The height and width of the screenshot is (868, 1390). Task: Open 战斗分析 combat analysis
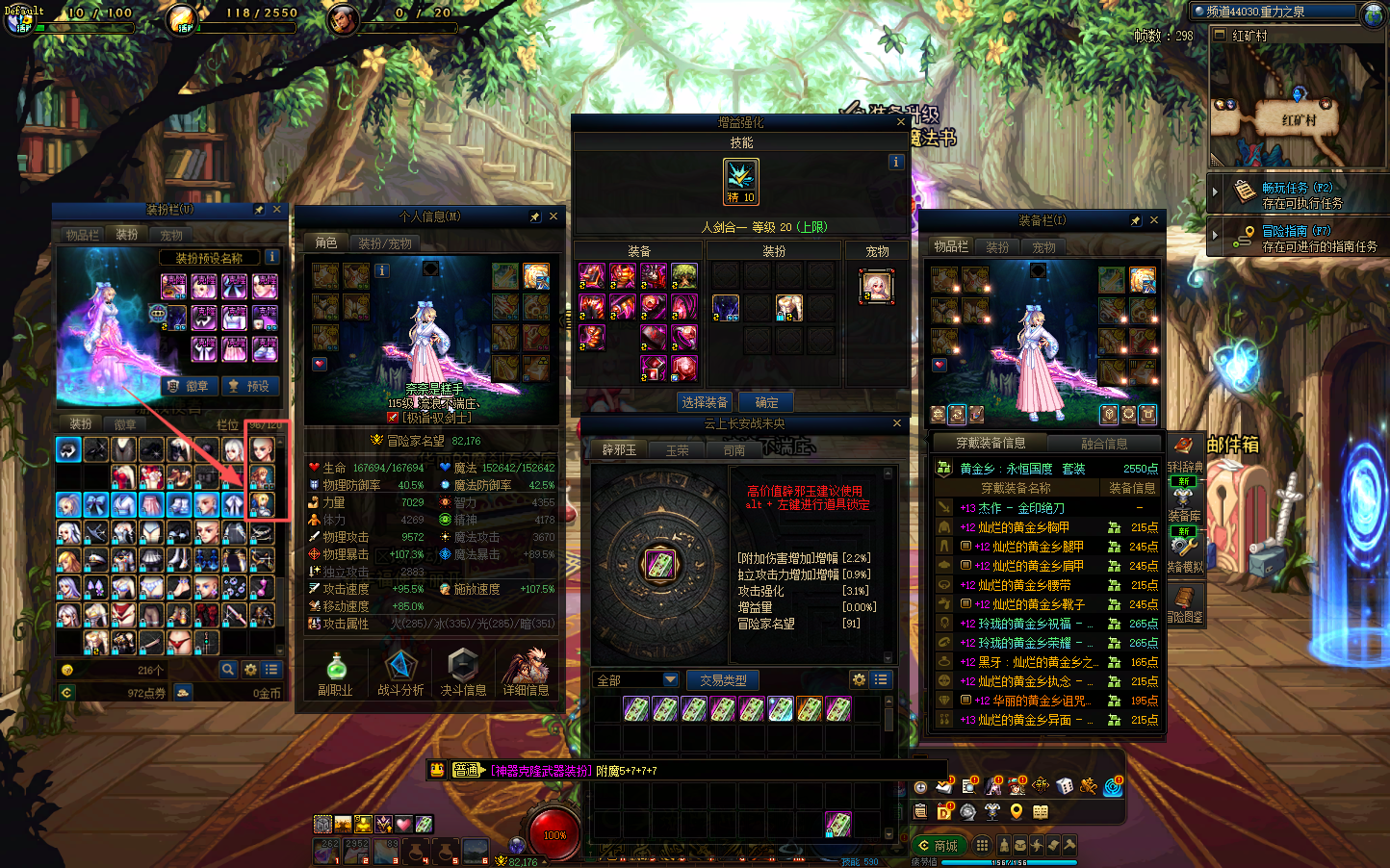[x=400, y=674]
